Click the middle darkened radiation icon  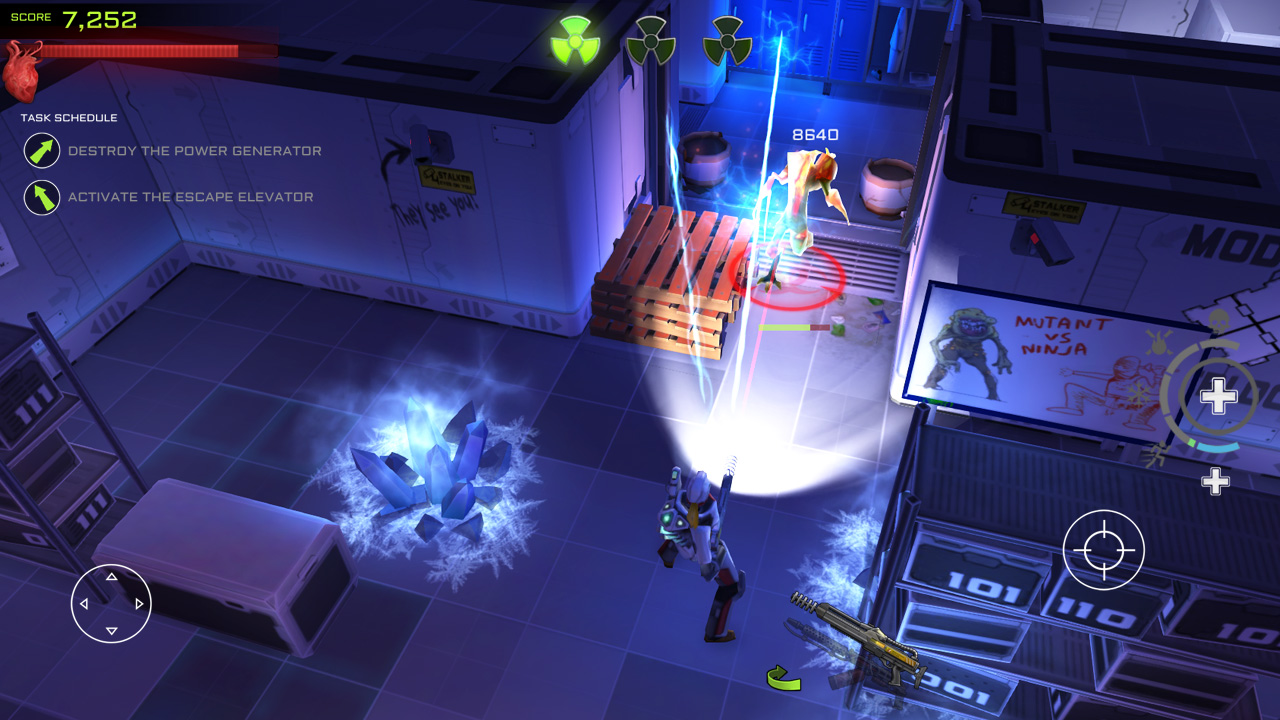click(x=651, y=41)
